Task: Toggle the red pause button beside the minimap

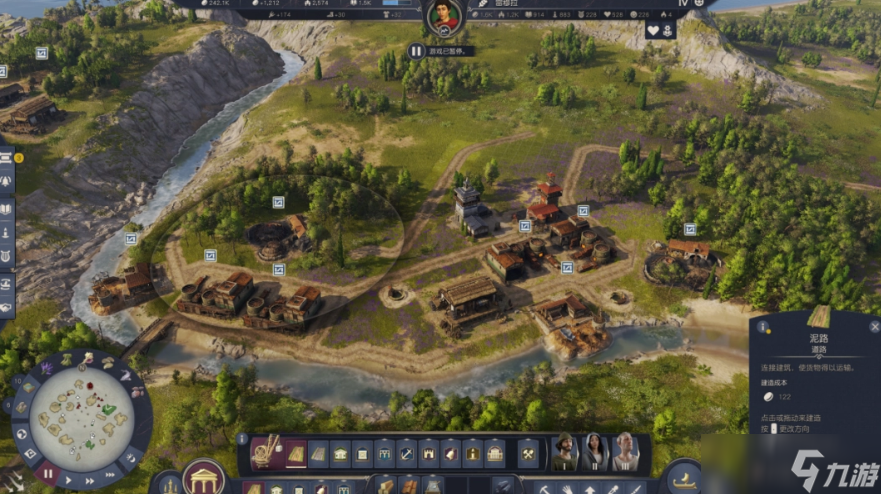Action: [48, 473]
